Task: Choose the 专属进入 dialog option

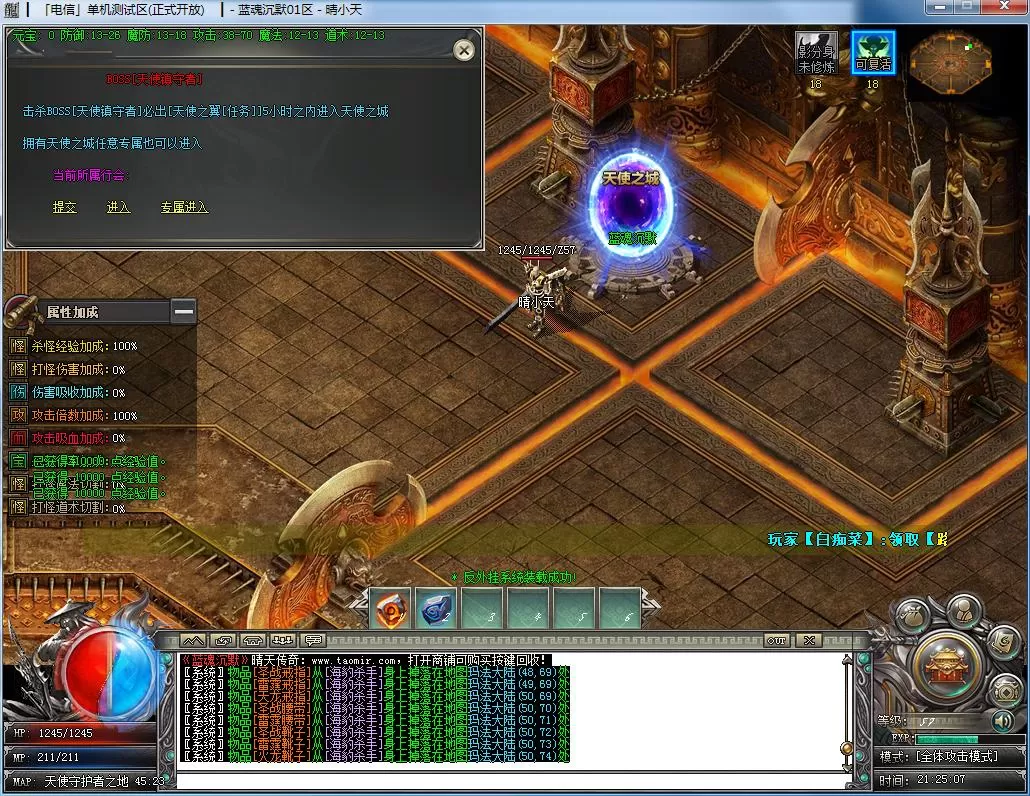Action: (184, 207)
